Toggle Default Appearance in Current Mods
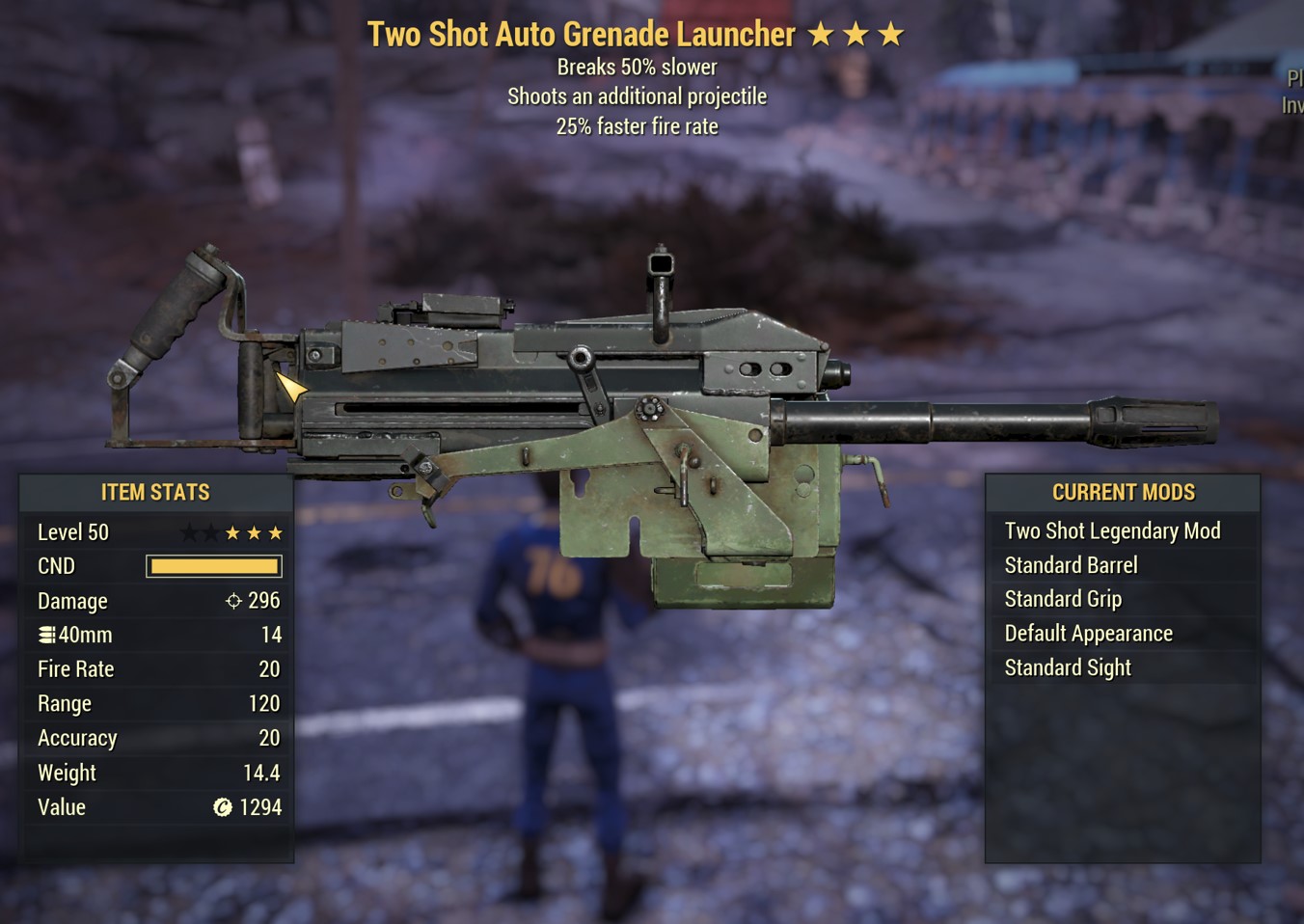Viewport: 1304px width, 924px height. tap(1089, 633)
